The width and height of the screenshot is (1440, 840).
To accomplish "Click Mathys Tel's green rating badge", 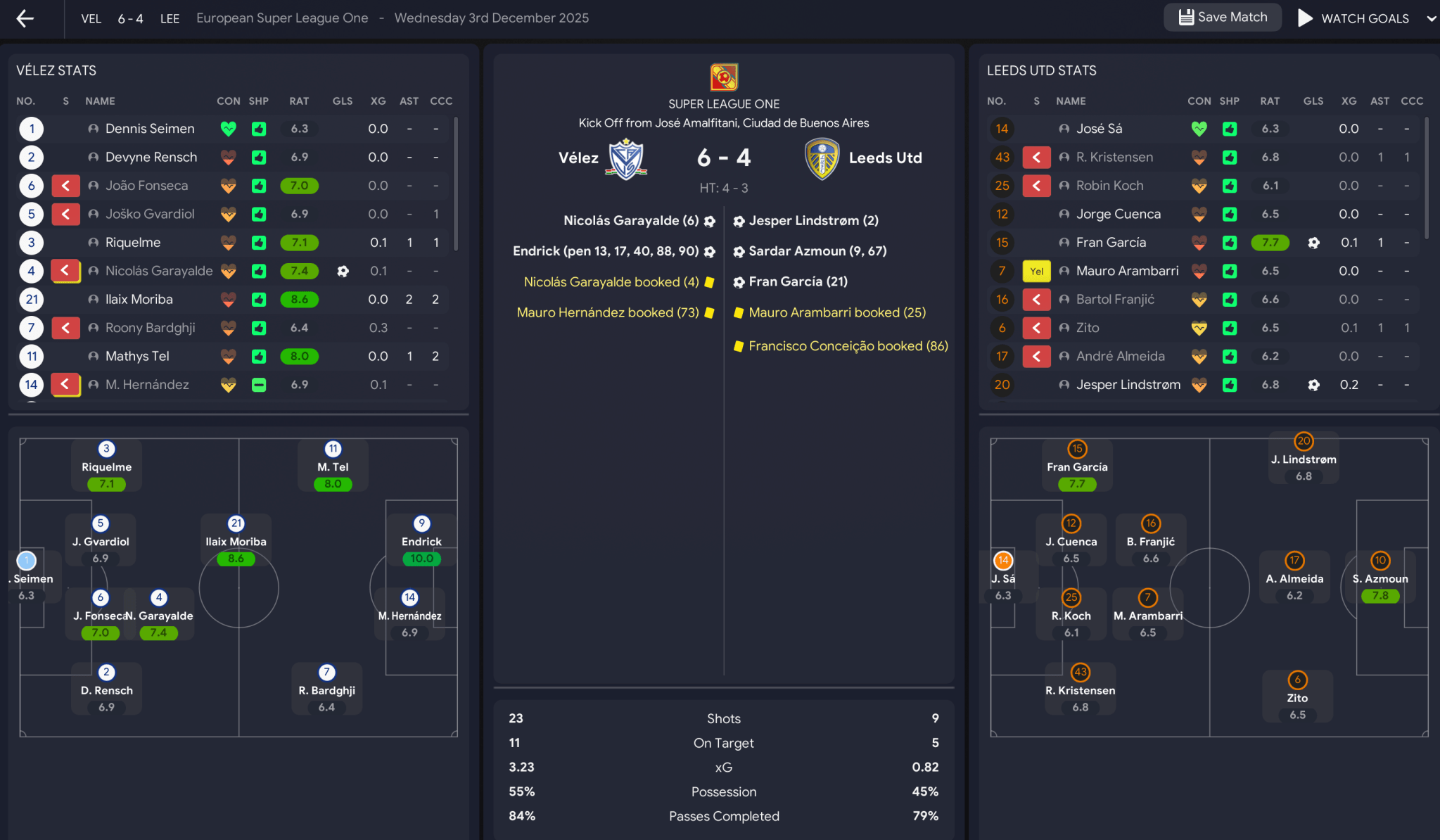I will 299,356.
